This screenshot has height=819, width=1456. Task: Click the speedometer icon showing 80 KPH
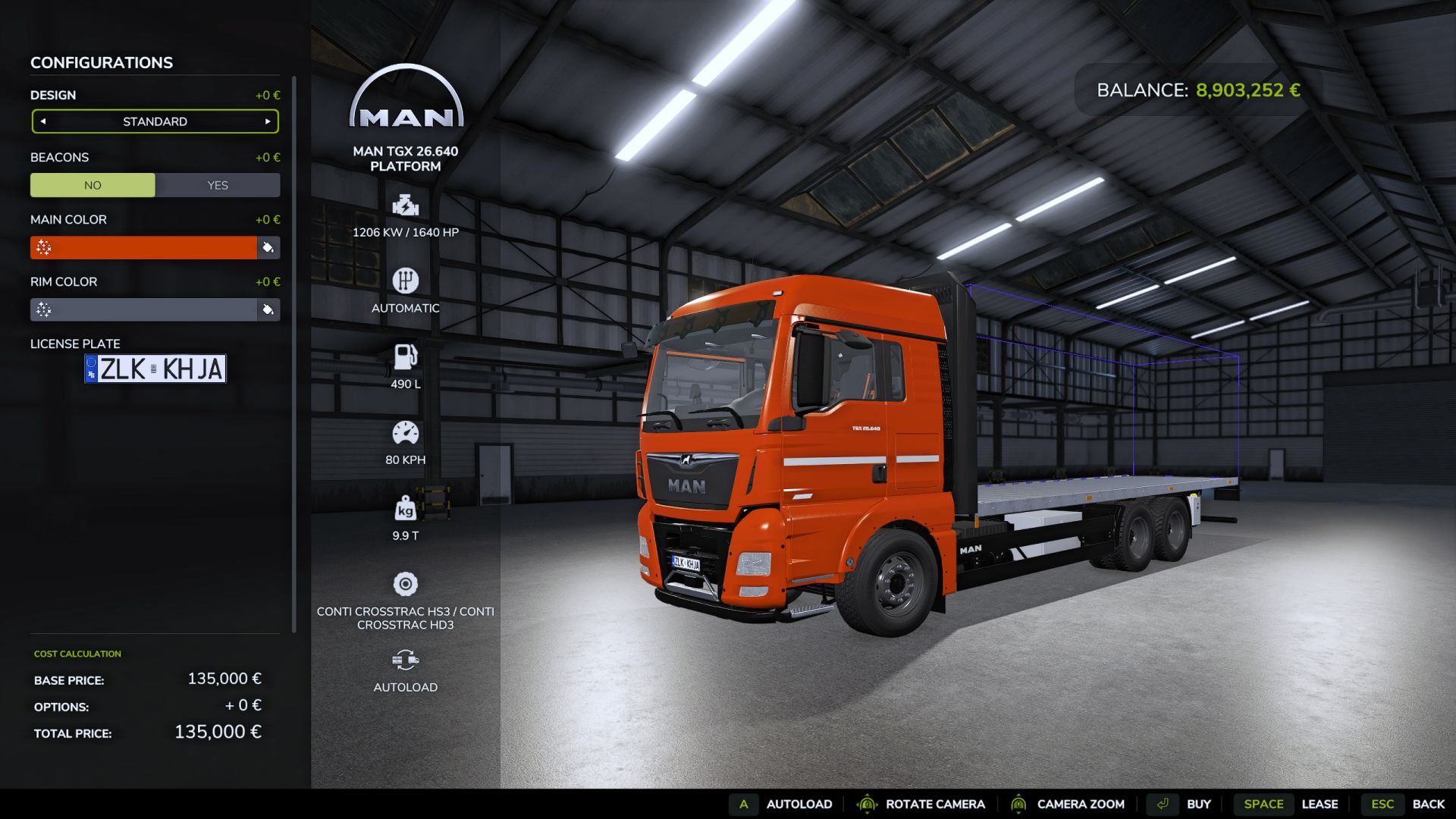coord(406,432)
